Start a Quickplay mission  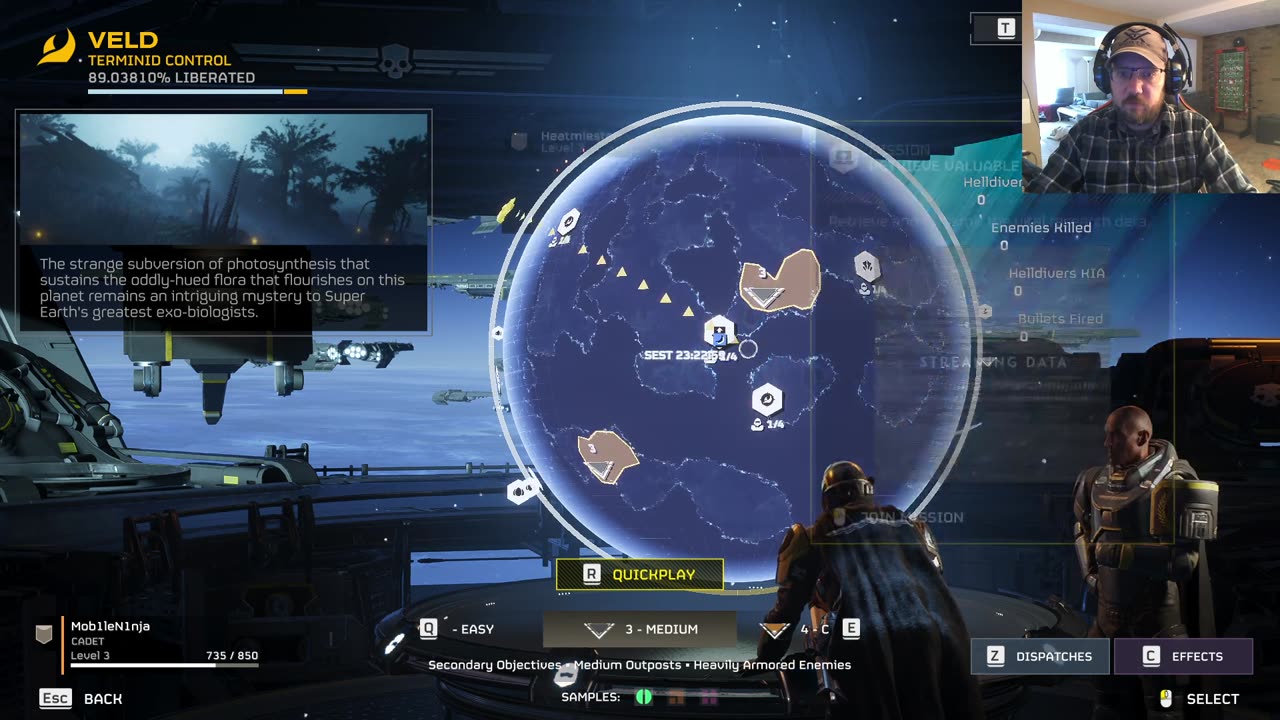click(x=640, y=574)
